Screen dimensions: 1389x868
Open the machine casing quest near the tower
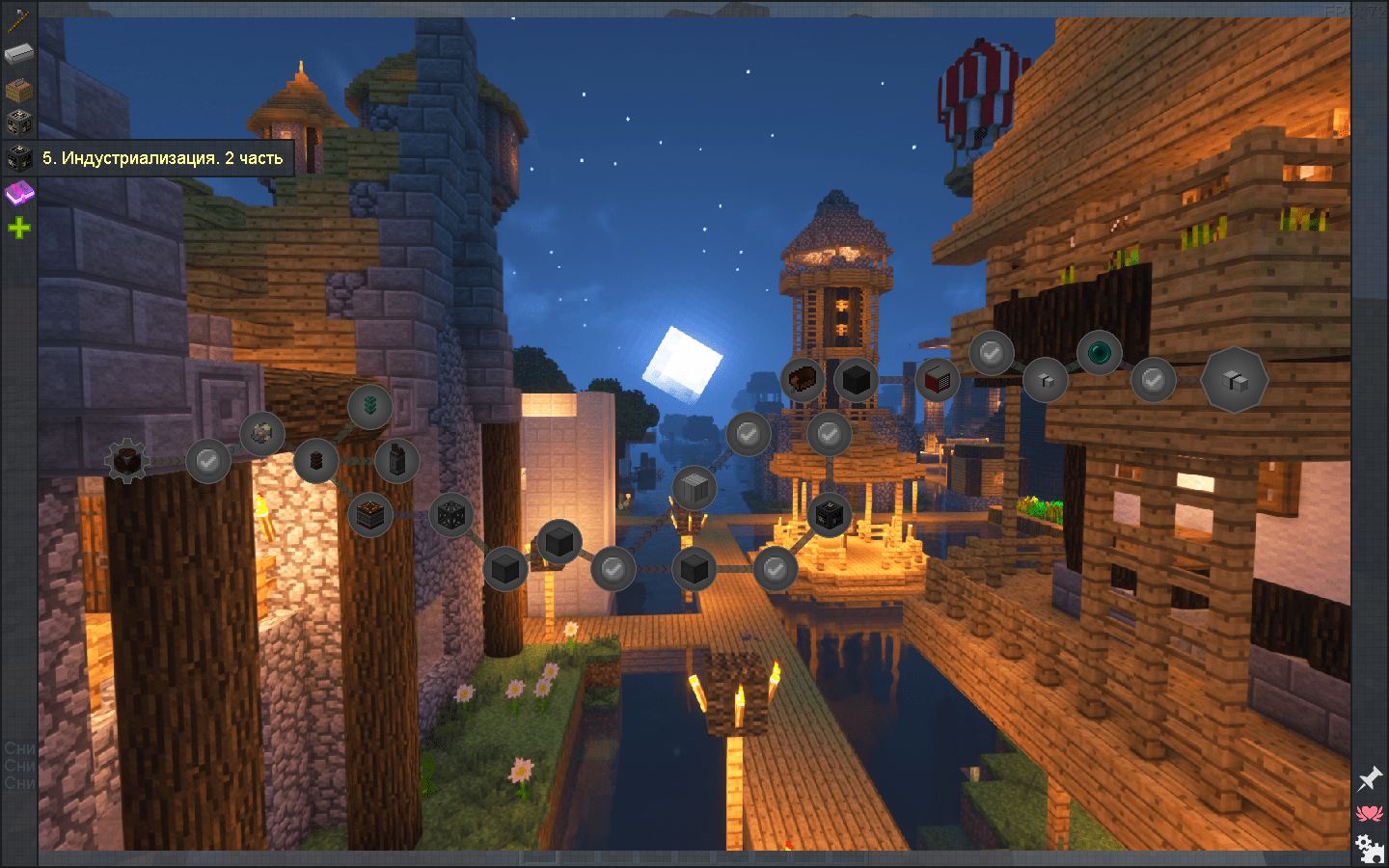(x=828, y=516)
